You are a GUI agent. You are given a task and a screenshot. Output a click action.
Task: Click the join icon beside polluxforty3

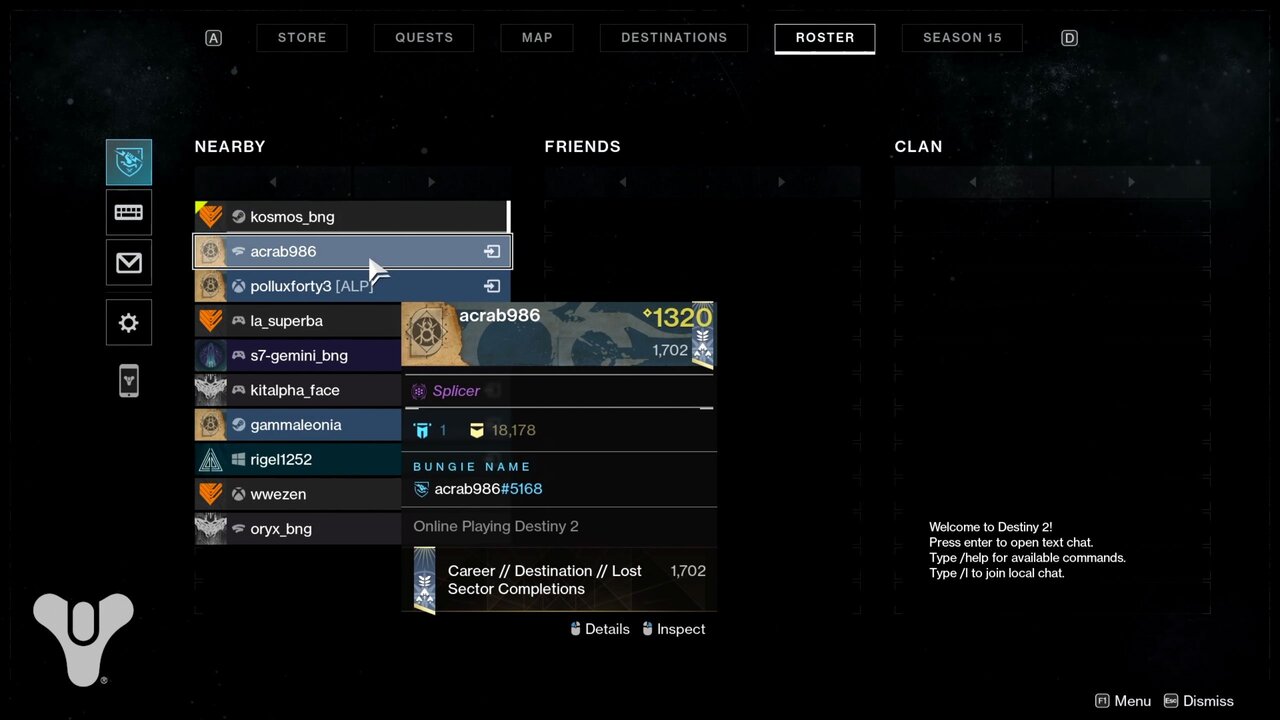(x=491, y=286)
